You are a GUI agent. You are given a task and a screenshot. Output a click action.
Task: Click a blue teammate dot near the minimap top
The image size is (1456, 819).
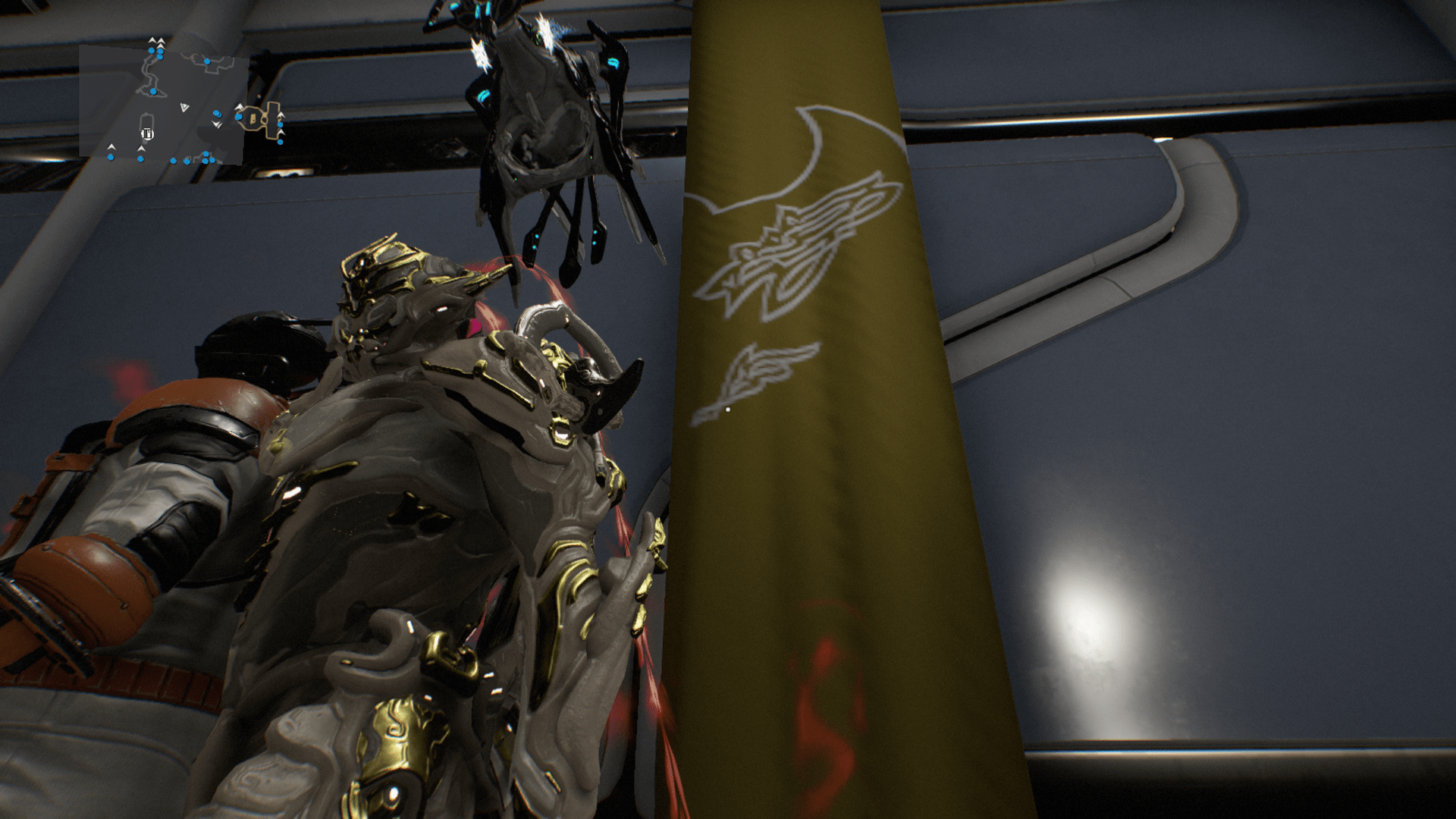pos(152,50)
